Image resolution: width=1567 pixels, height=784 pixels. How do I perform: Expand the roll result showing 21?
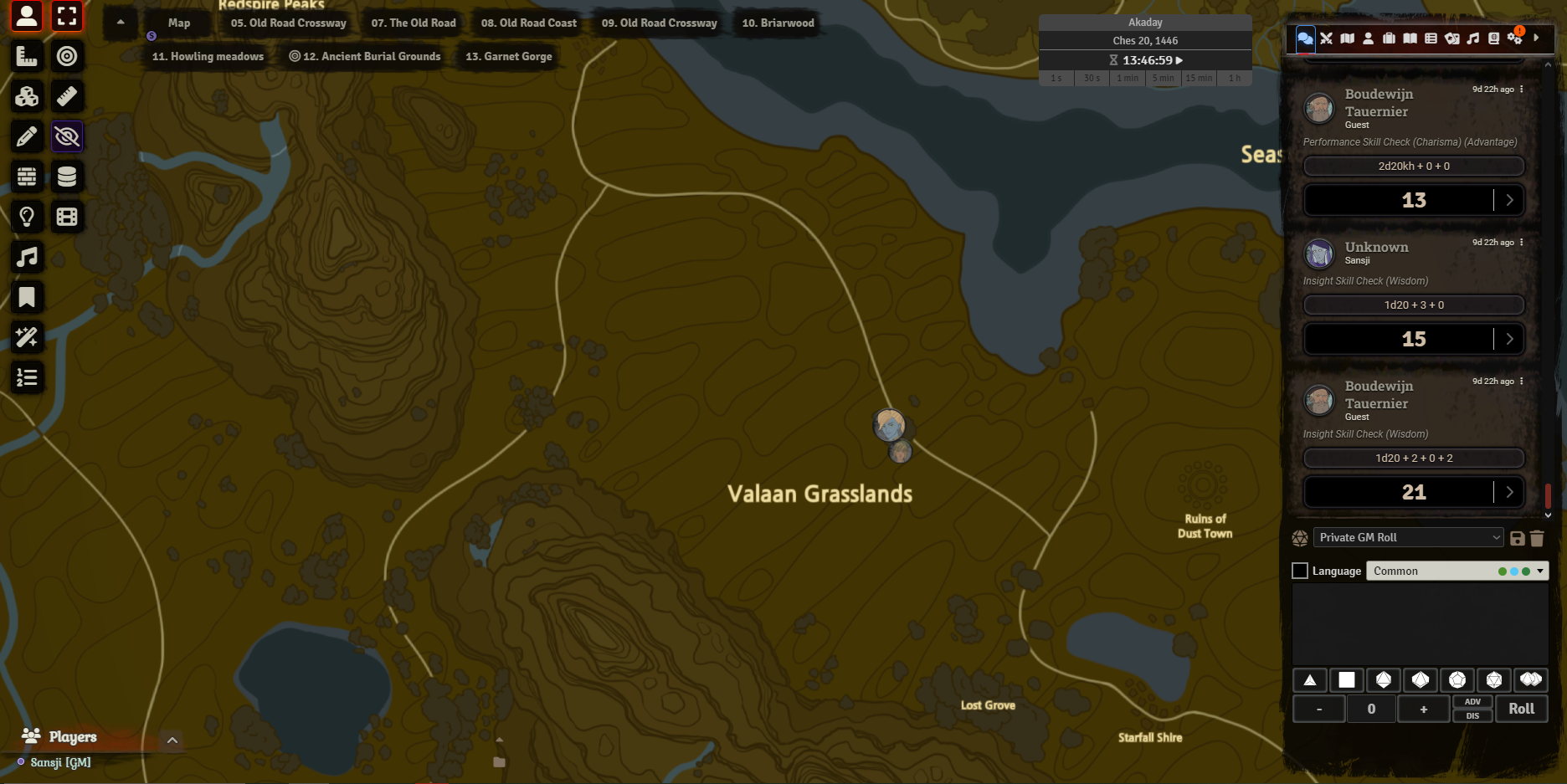pyautogui.click(x=1509, y=492)
